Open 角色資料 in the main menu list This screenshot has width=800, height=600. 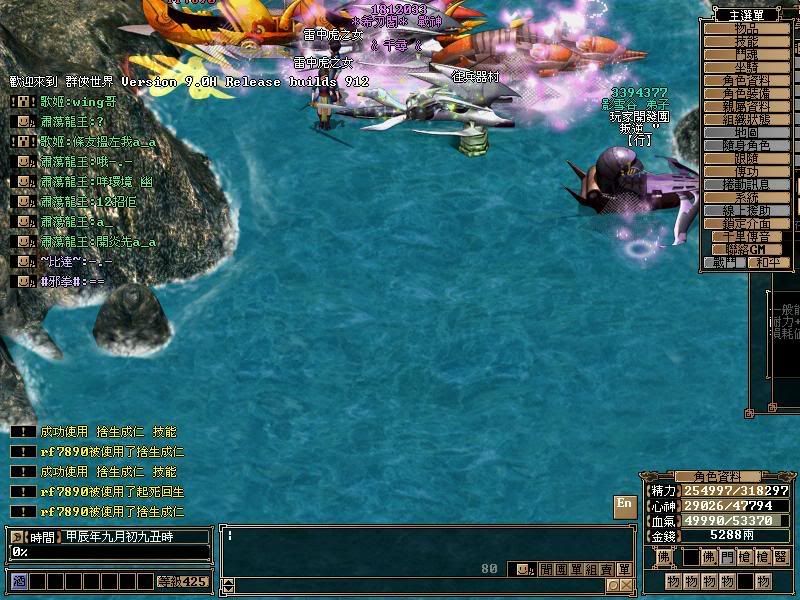(746, 81)
